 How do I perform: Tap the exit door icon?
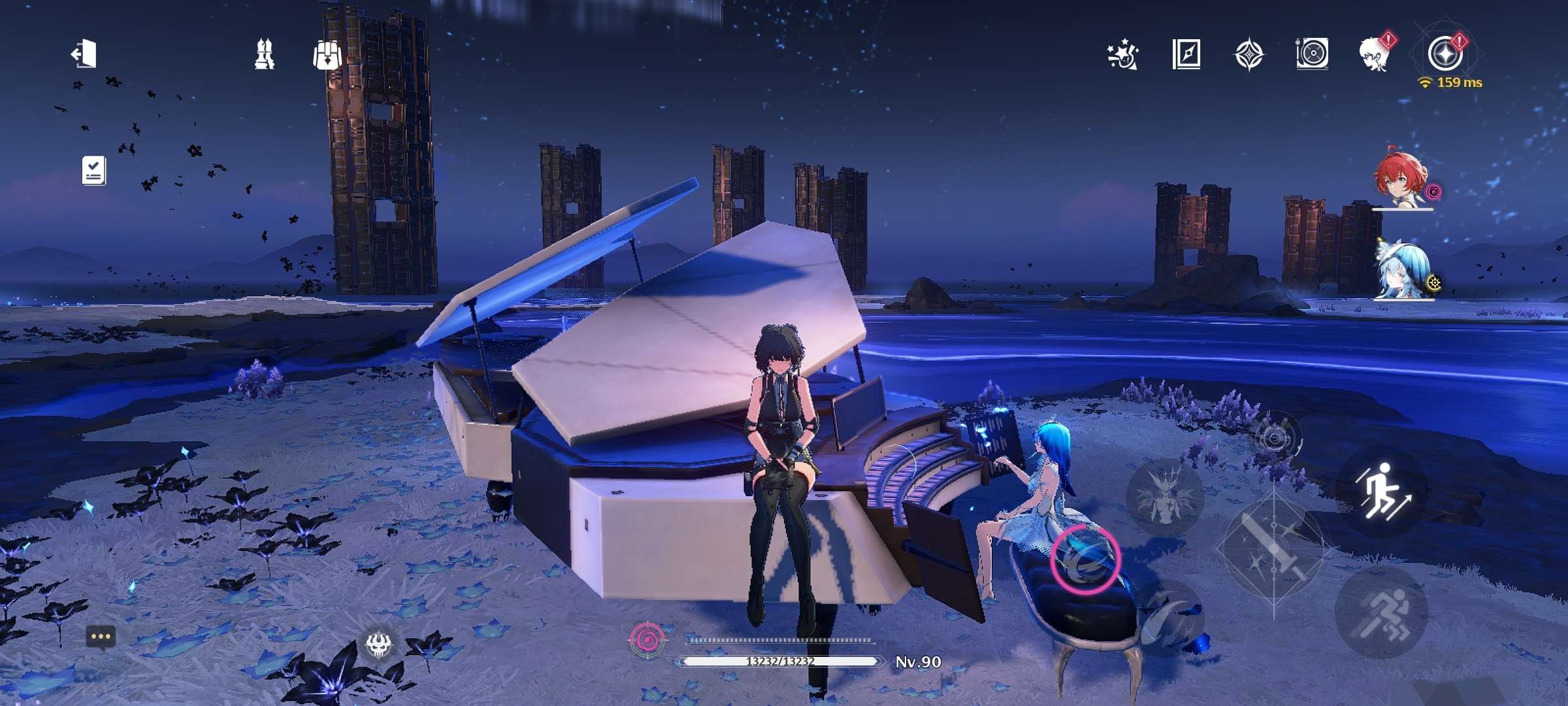pos(84,54)
